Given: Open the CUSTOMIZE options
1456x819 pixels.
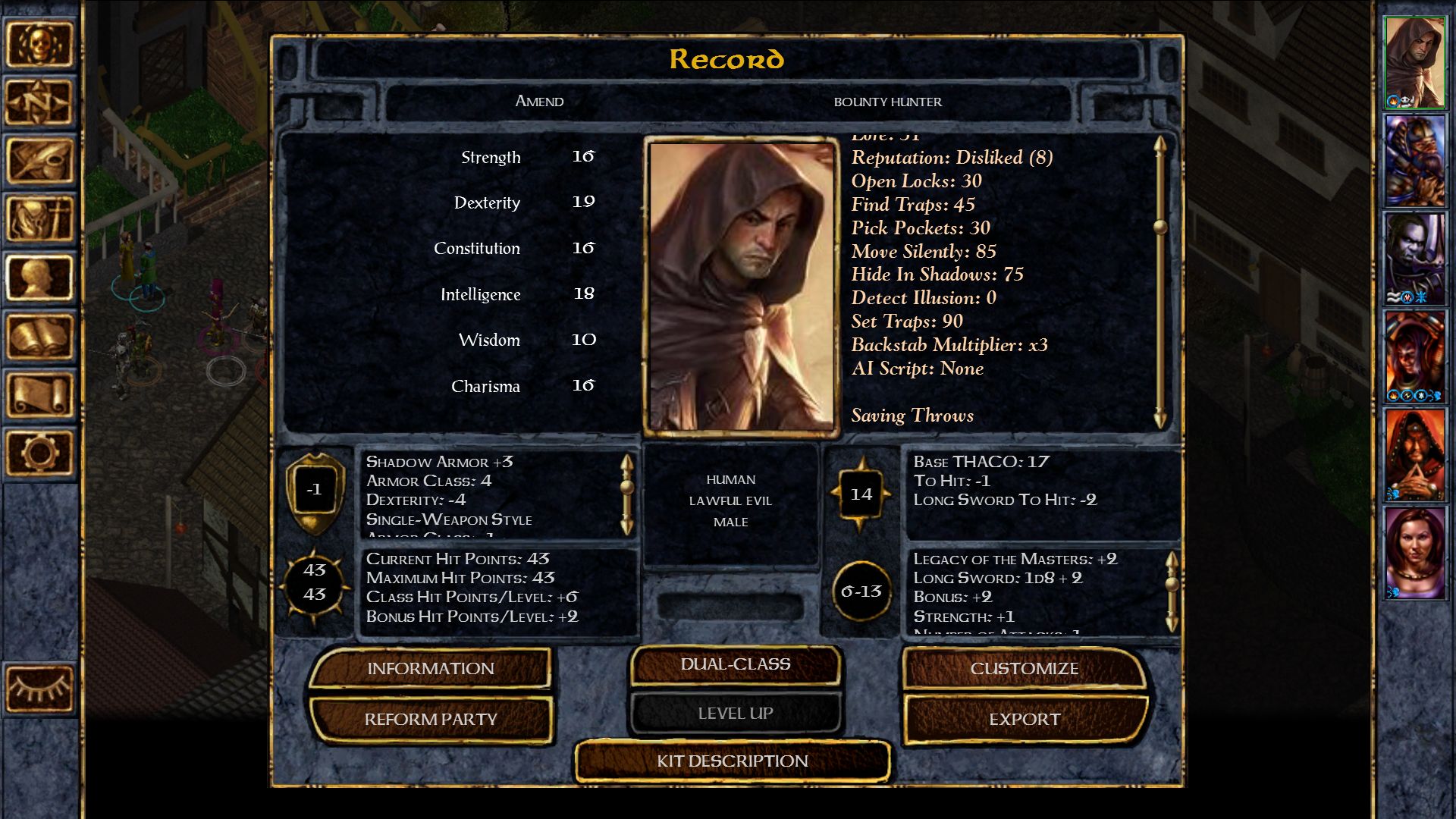Looking at the screenshot, I should 1025,669.
